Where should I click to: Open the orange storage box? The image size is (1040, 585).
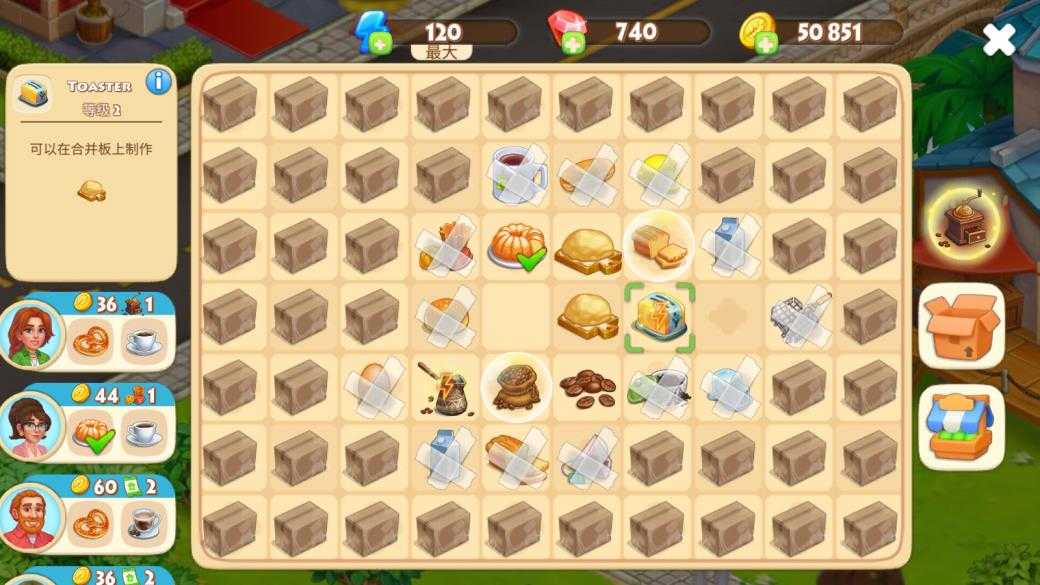961,327
